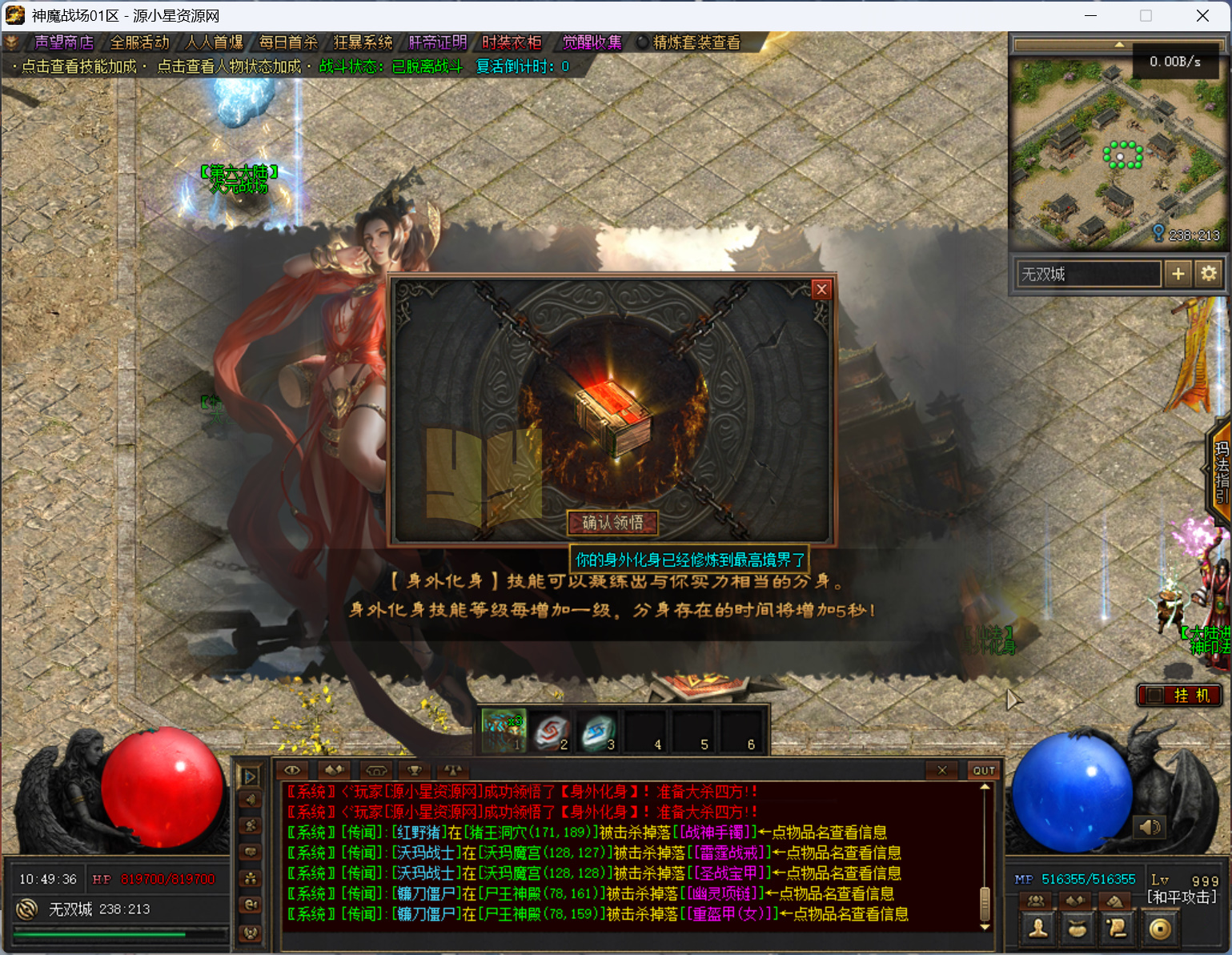Open the bag inventory icon
The image size is (1232, 955).
pyautogui.click(x=1077, y=929)
